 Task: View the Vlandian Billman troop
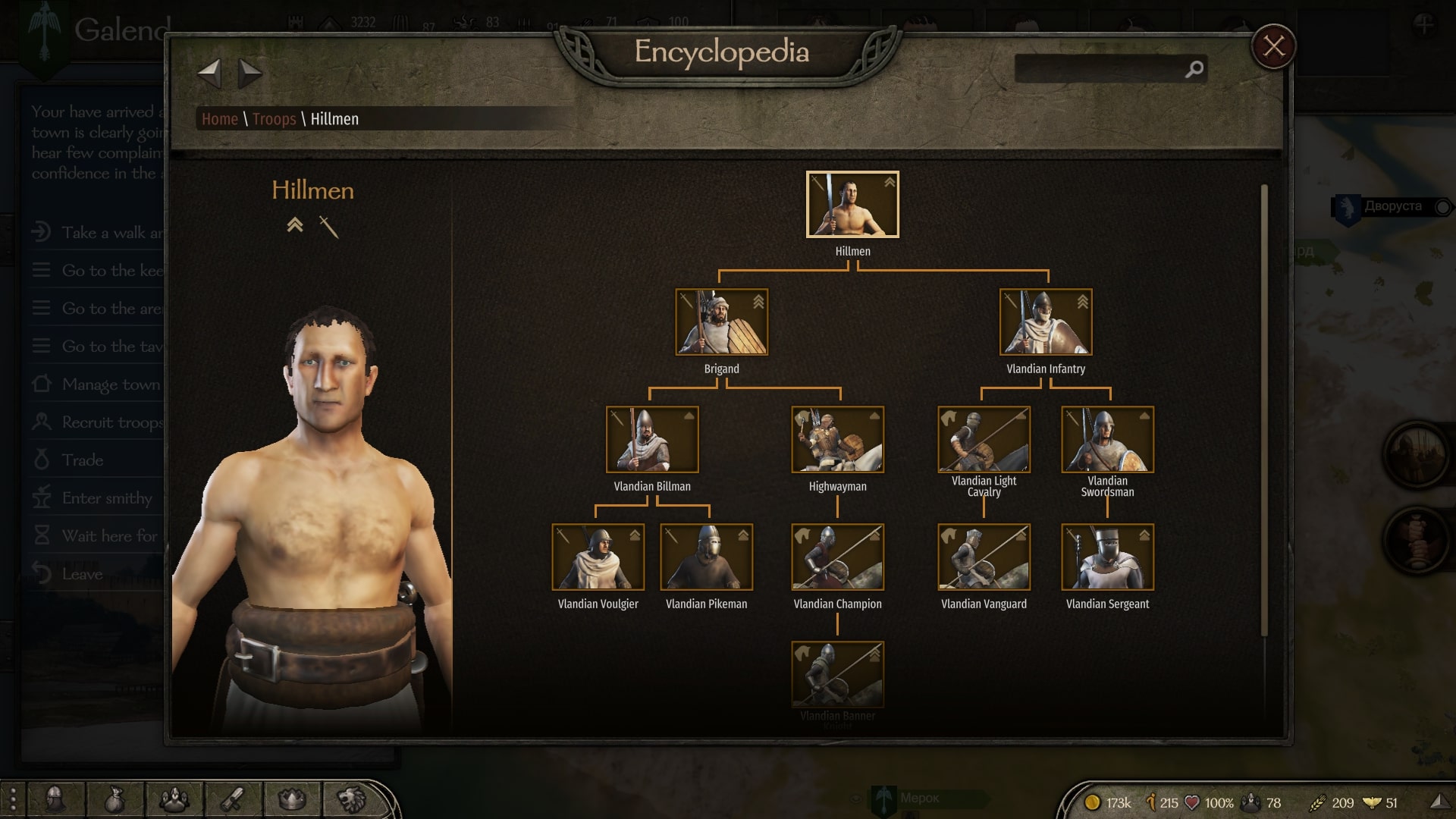[652, 440]
